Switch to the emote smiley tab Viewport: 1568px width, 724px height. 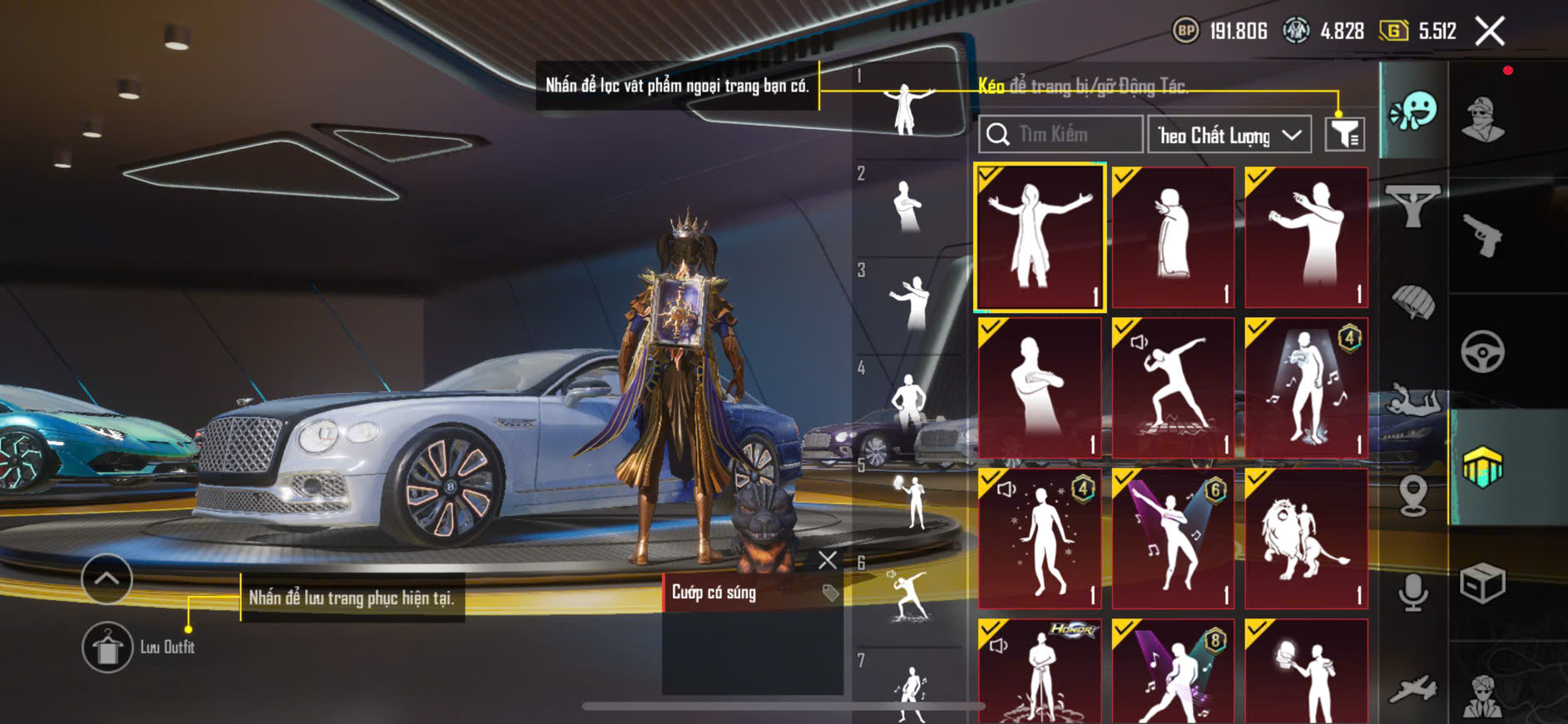(1413, 111)
